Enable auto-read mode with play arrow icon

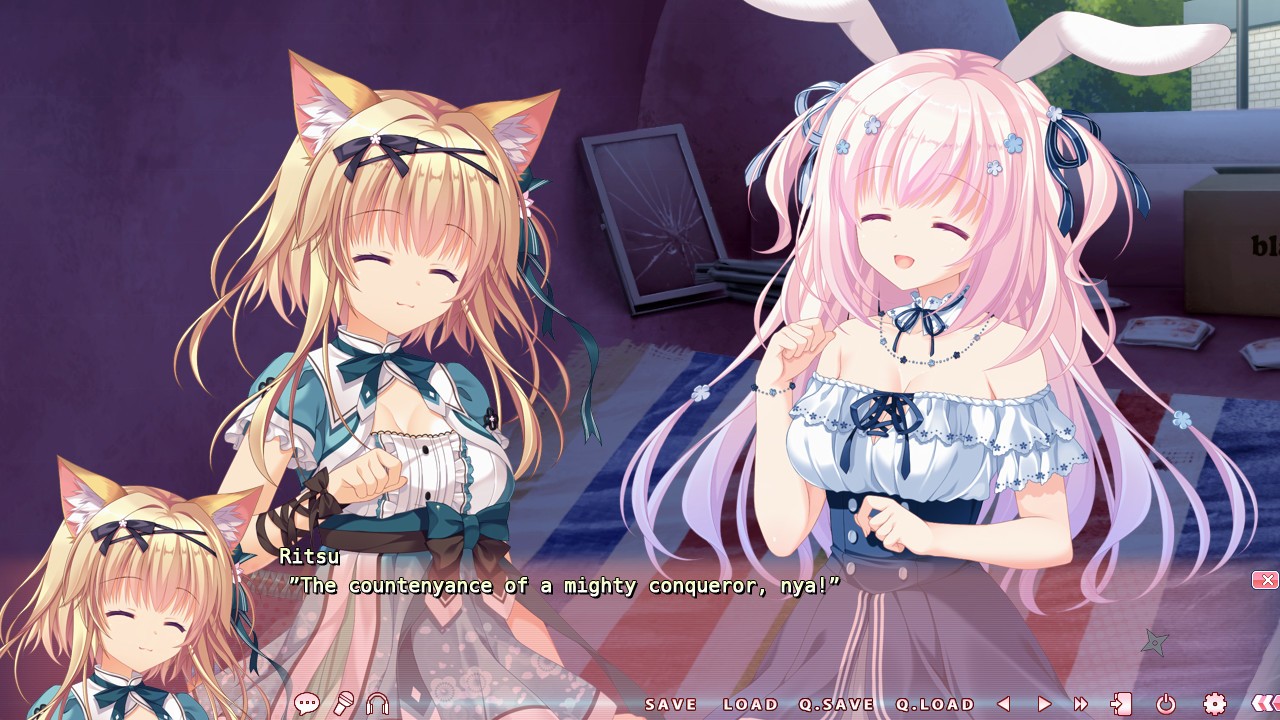1043,704
